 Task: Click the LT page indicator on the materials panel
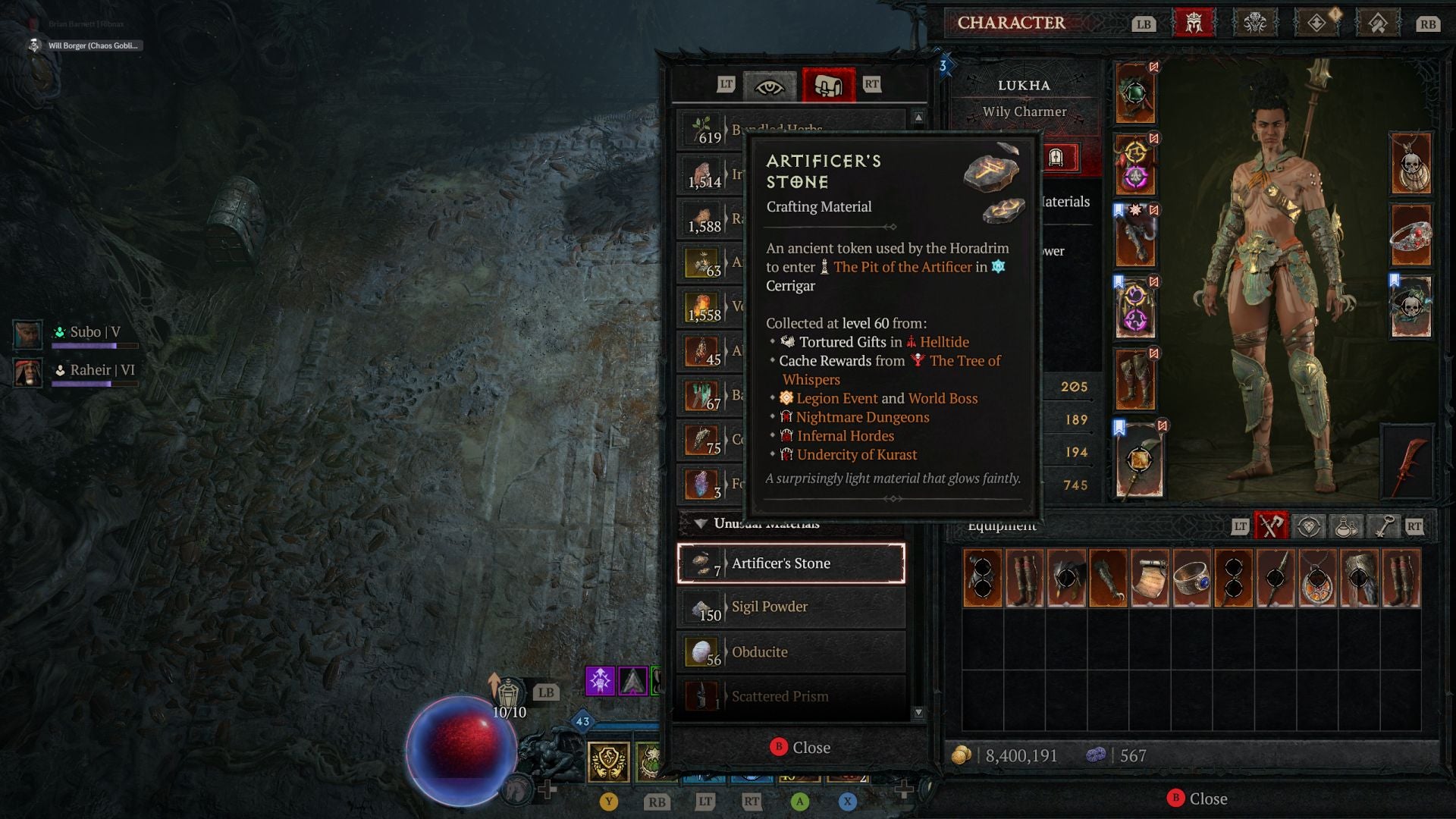click(726, 85)
